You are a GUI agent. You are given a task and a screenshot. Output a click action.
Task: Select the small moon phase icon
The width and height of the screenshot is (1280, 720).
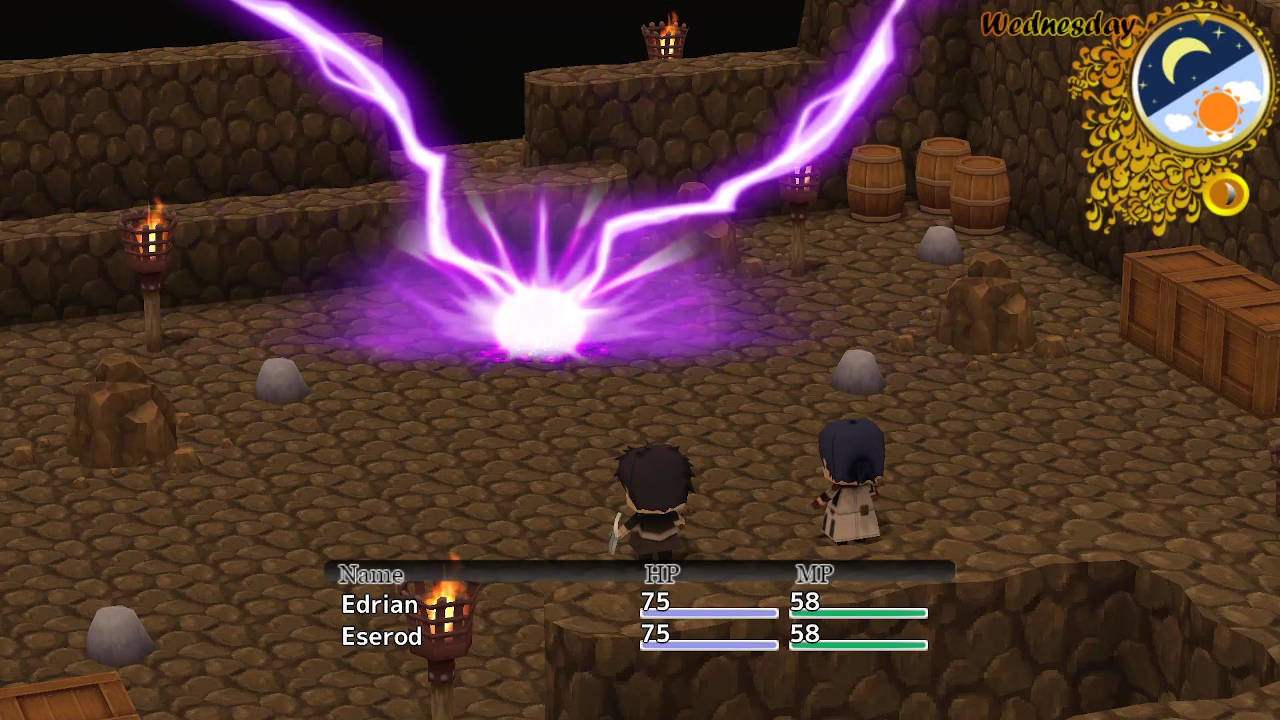1228,194
